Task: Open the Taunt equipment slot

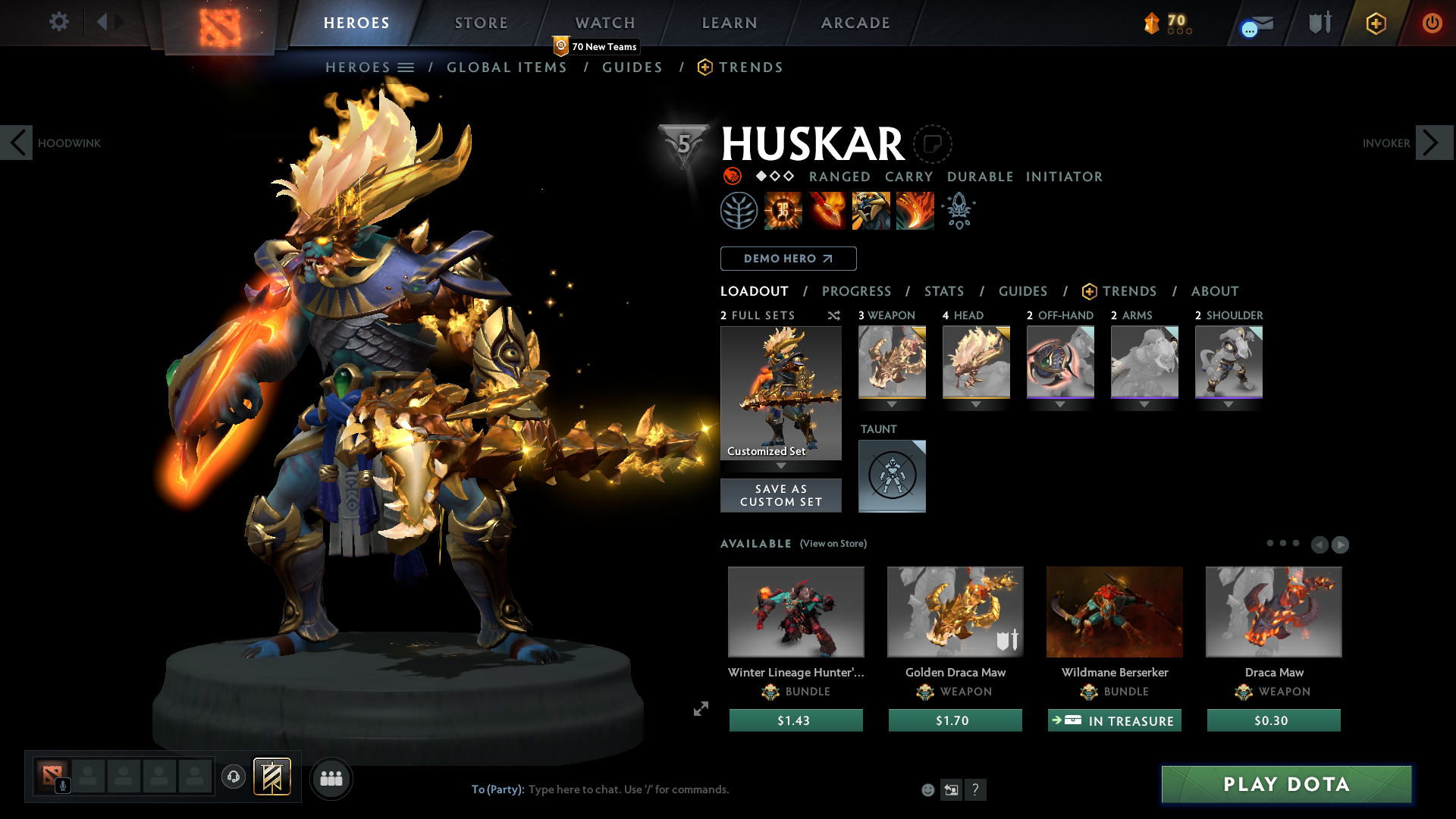Action: pos(892,475)
